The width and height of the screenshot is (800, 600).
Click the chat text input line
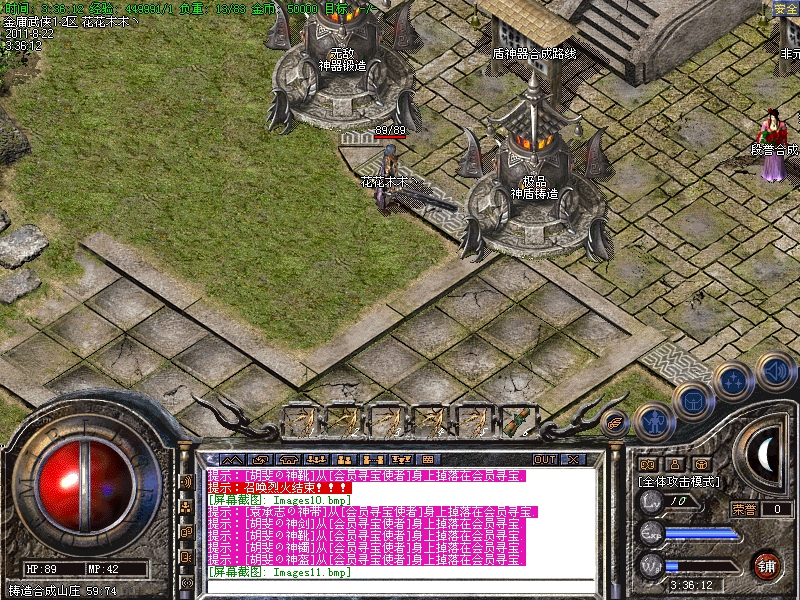point(400,585)
